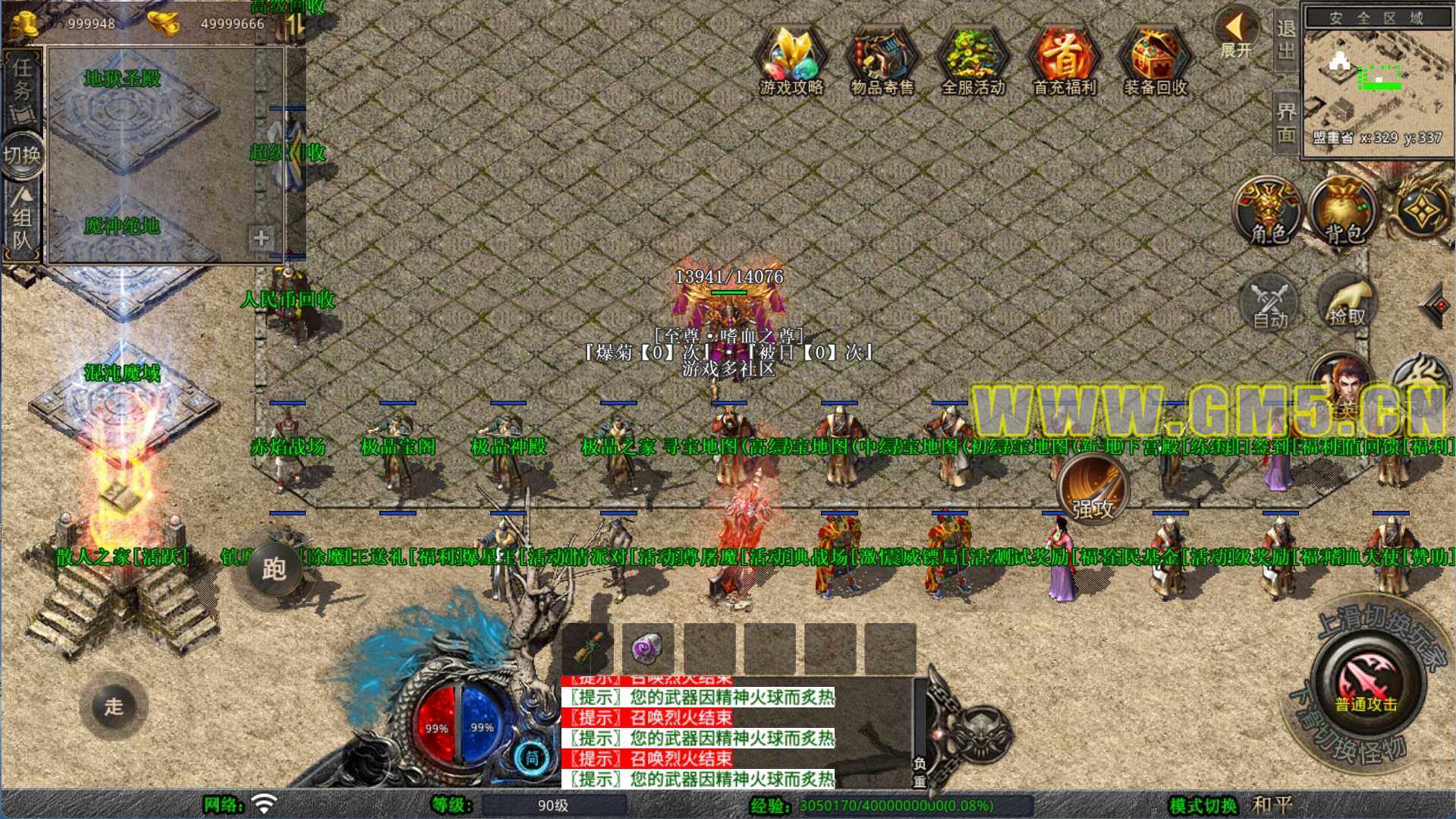1456x819 pixels.
Task: Switch to 跑 run movement mode
Action: point(274,569)
